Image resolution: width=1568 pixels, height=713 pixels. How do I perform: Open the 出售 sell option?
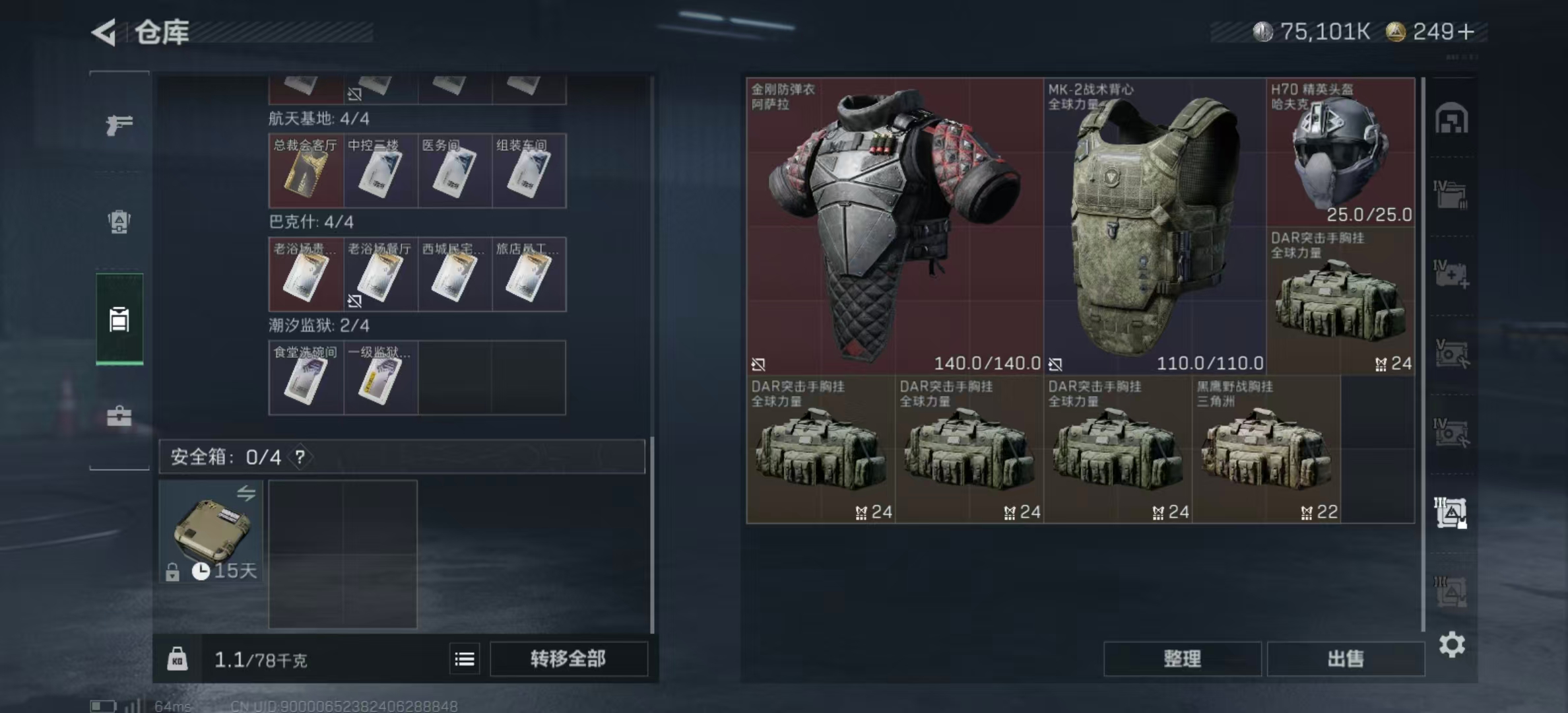click(x=1345, y=659)
